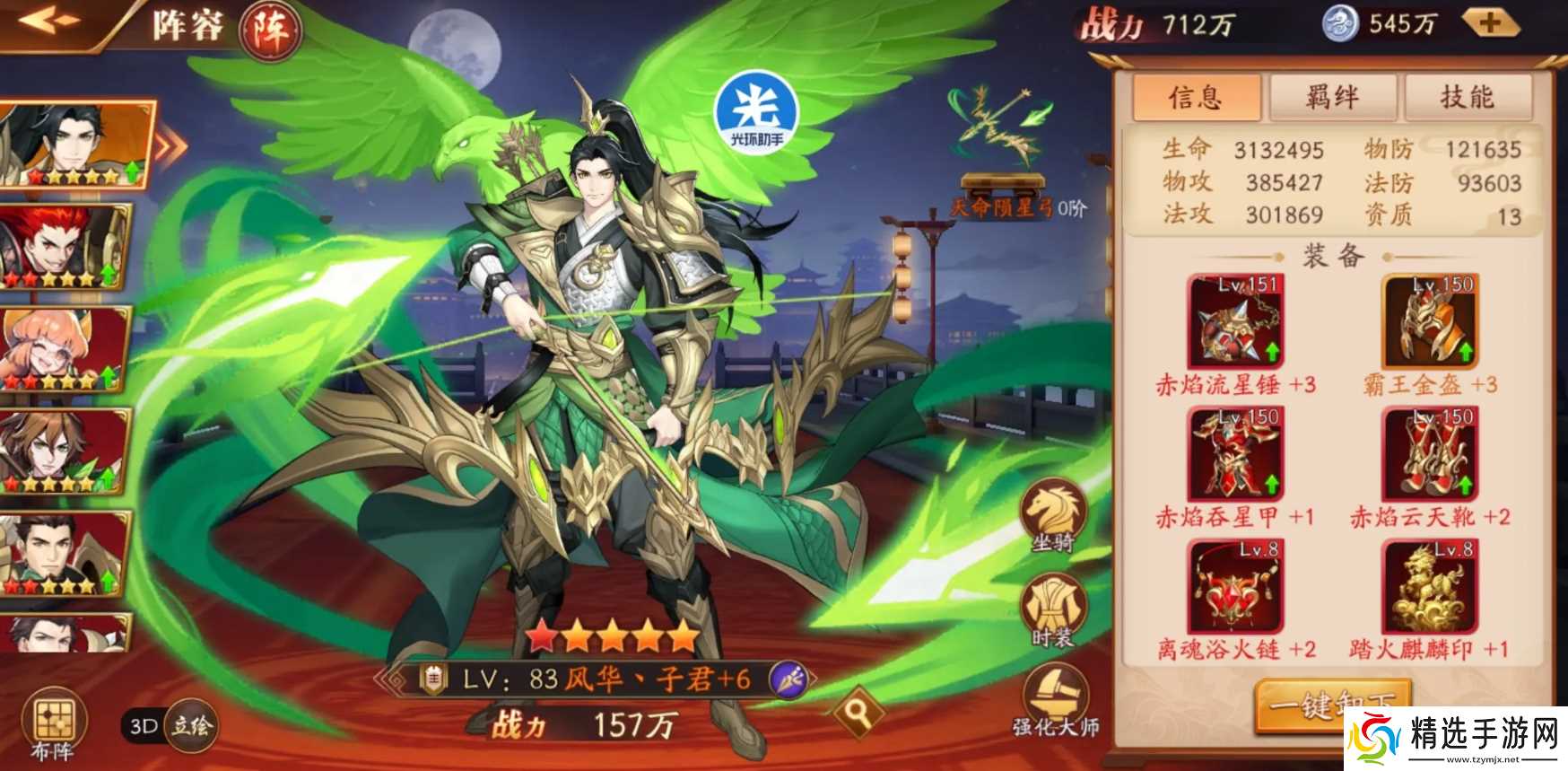
Task: Open the 赤焰吞星甲 armor slot
Action: point(1235,454)
